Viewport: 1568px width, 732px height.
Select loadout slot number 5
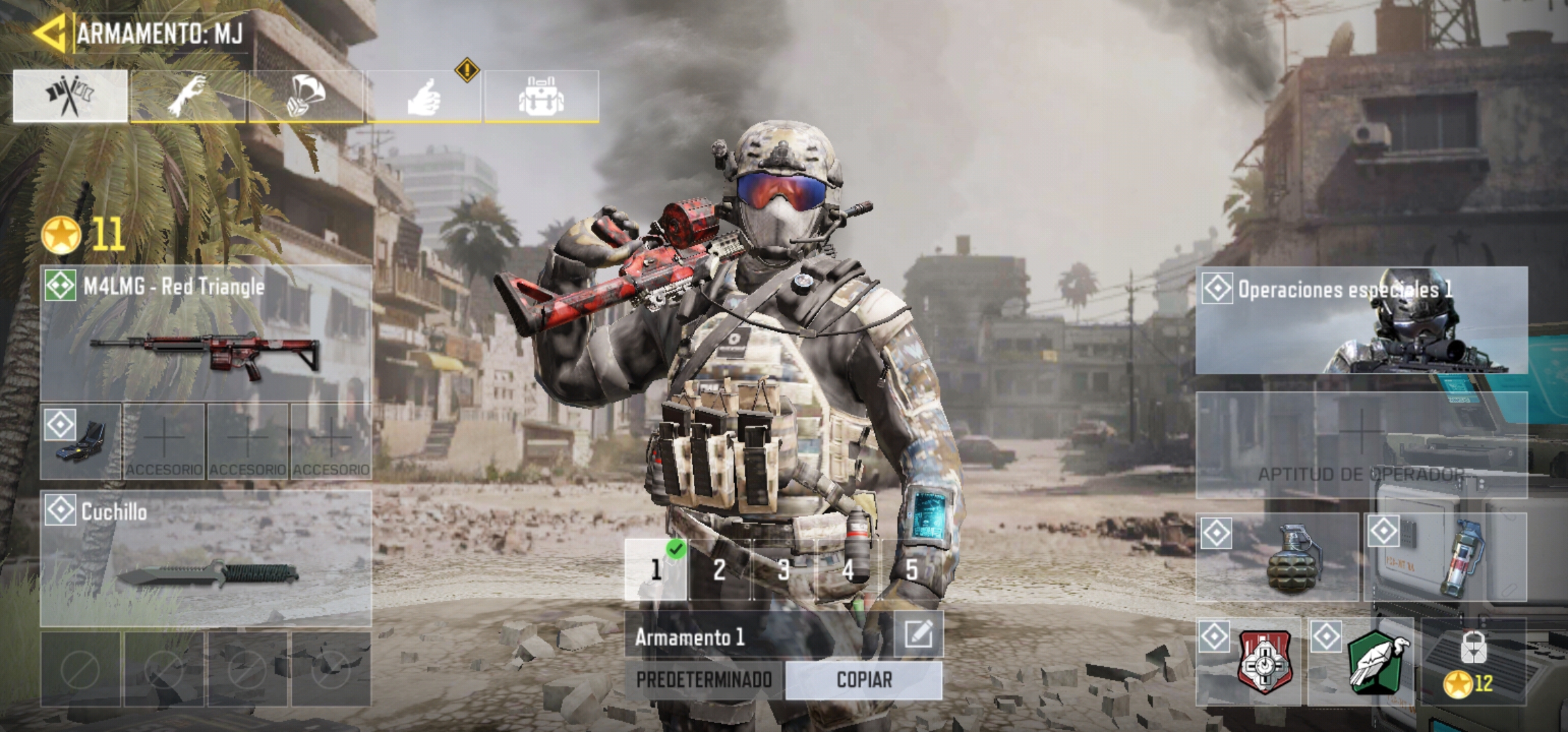coord(912,570)
